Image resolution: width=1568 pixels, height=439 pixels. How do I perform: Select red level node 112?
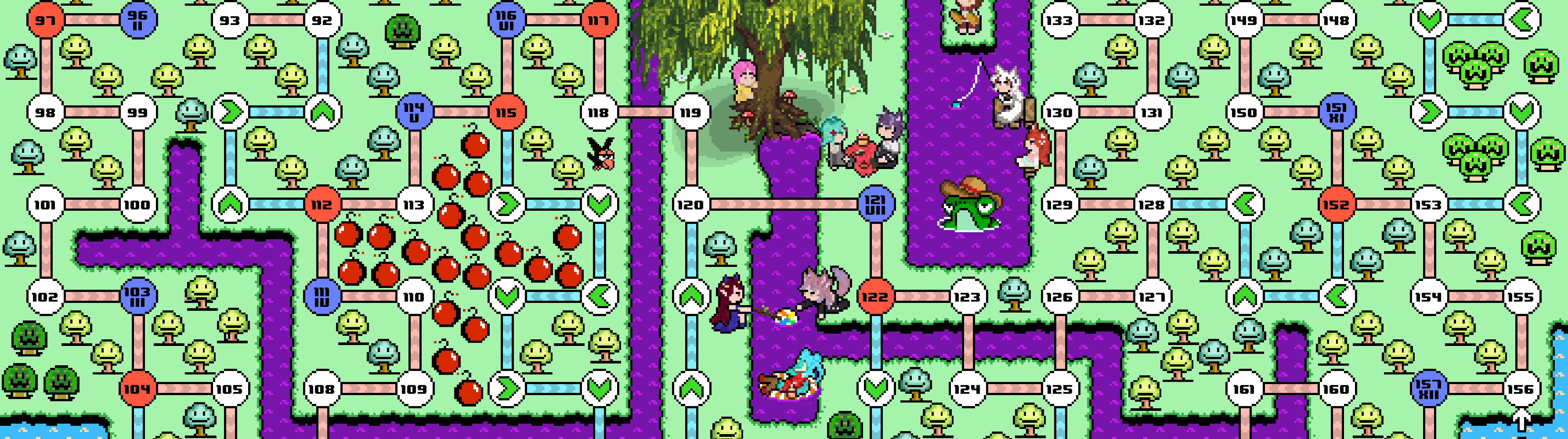[322, 204]
